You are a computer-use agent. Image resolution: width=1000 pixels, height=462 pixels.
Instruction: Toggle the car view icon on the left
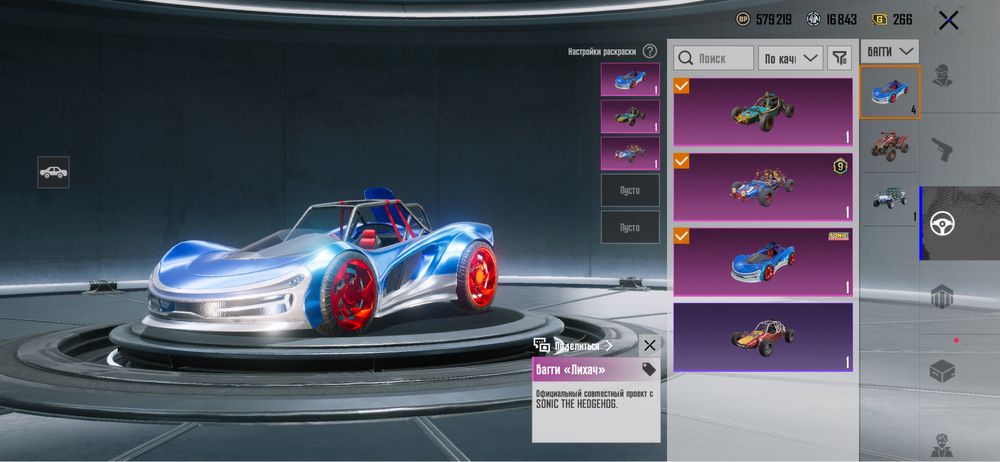pyautogui.click(x=53, y=172)
